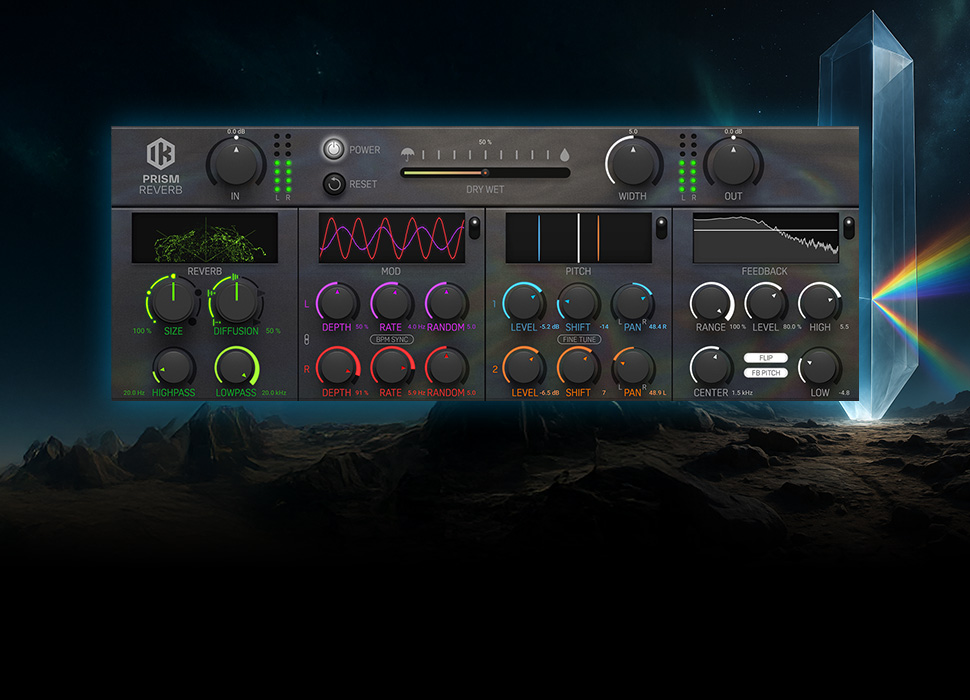Click the IN gain knob
The width and height of the screenshot is (970, 700).
pyautogui.click(x=236, y=161)
